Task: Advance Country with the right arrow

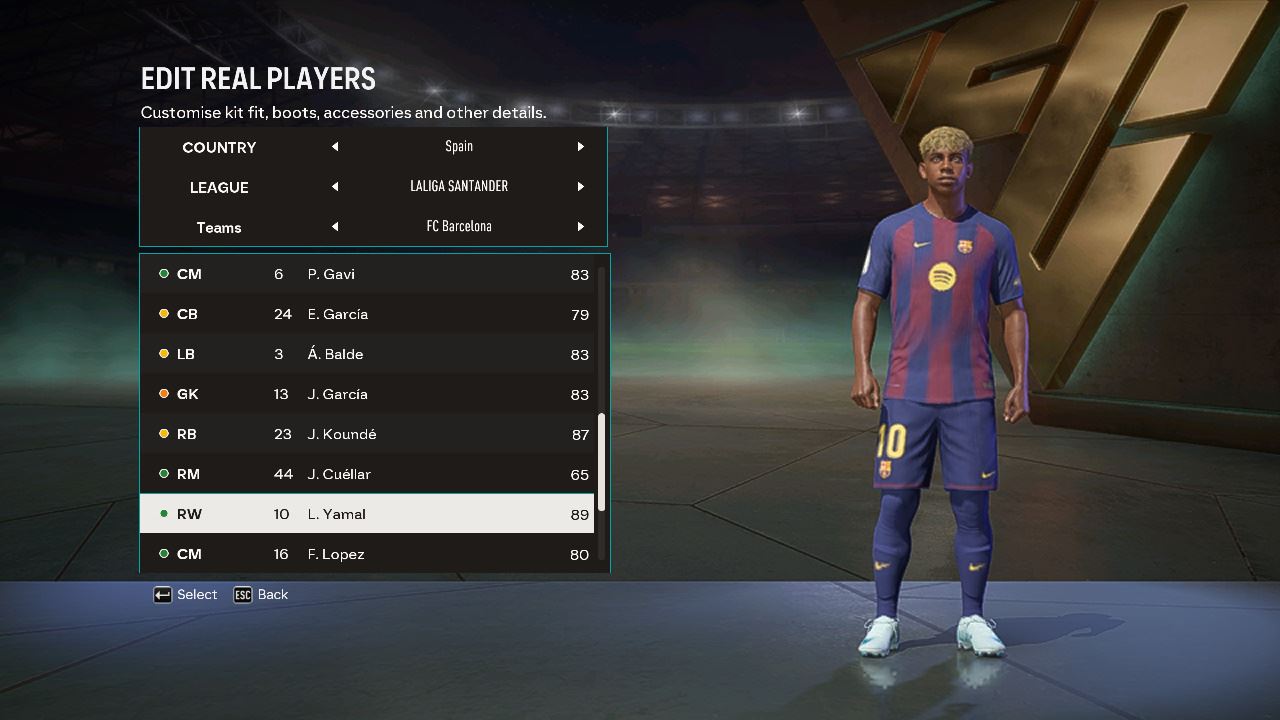Action: [580, 147]
